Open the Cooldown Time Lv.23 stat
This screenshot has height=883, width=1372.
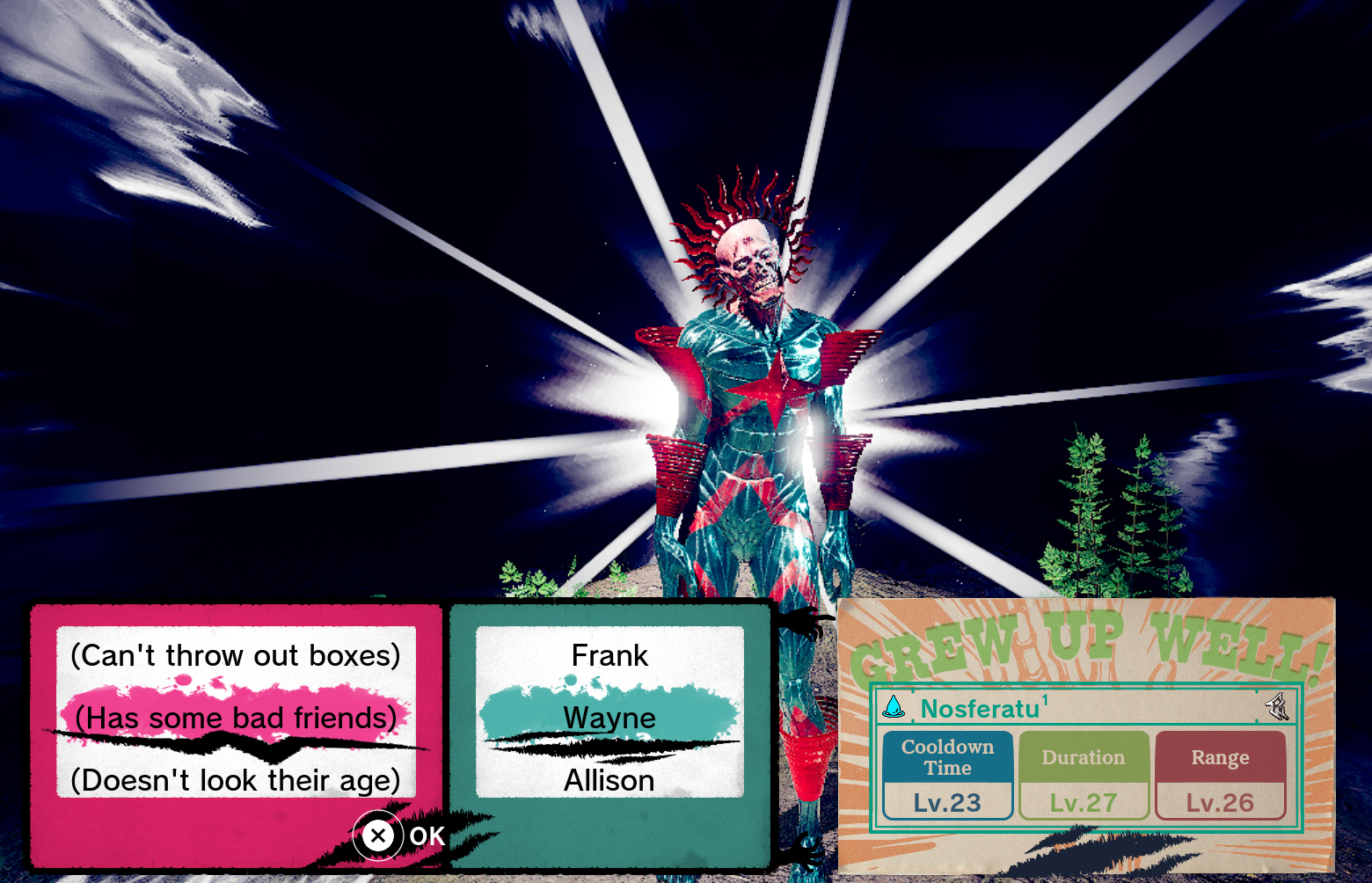[x=947, y=776]
